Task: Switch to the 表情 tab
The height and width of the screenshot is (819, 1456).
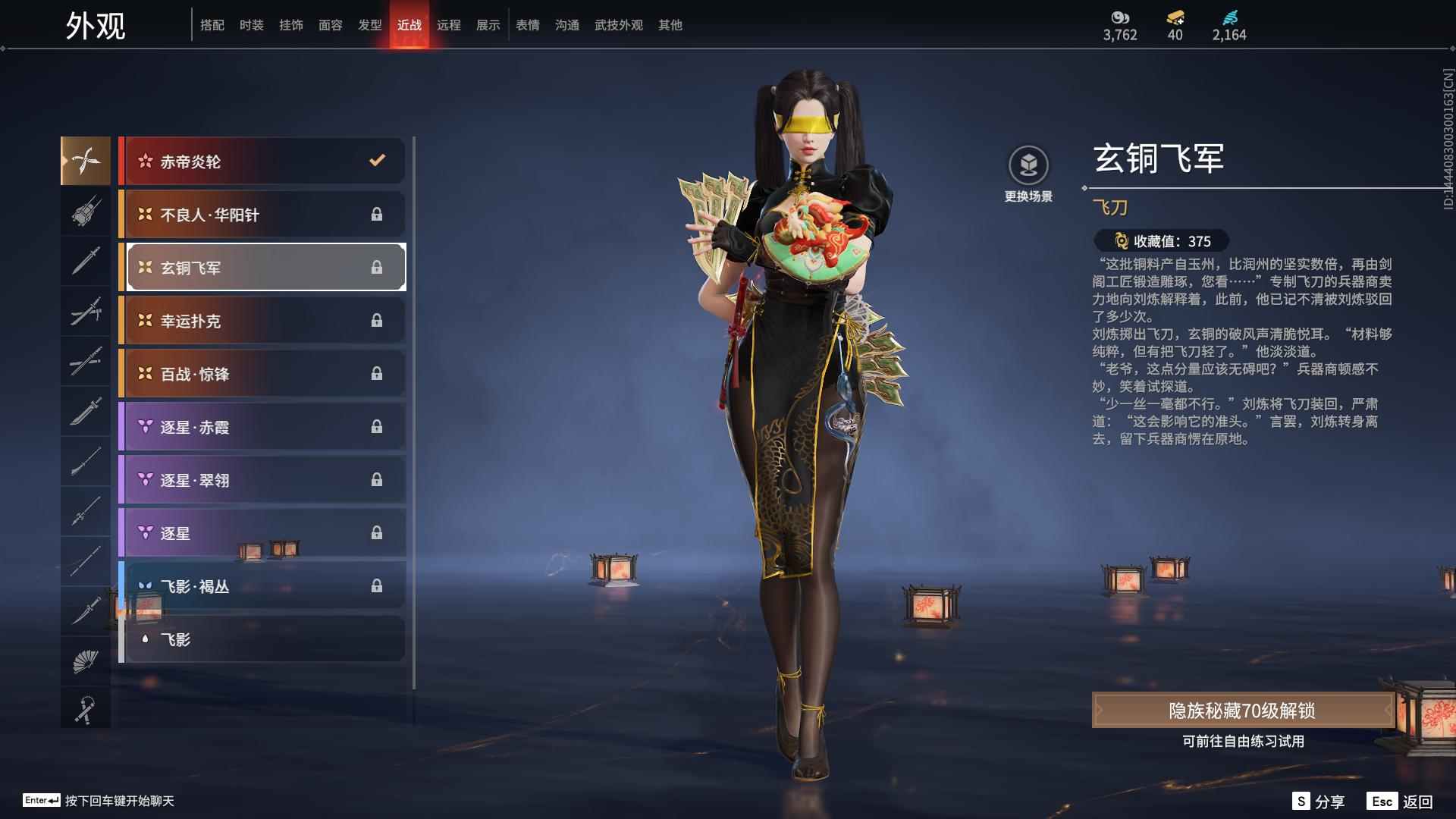Action: (527, 25)
